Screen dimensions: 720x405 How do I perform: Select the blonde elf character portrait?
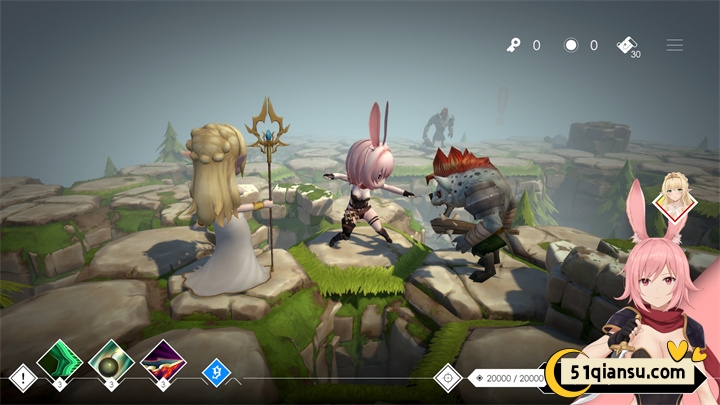click(674, 199)
